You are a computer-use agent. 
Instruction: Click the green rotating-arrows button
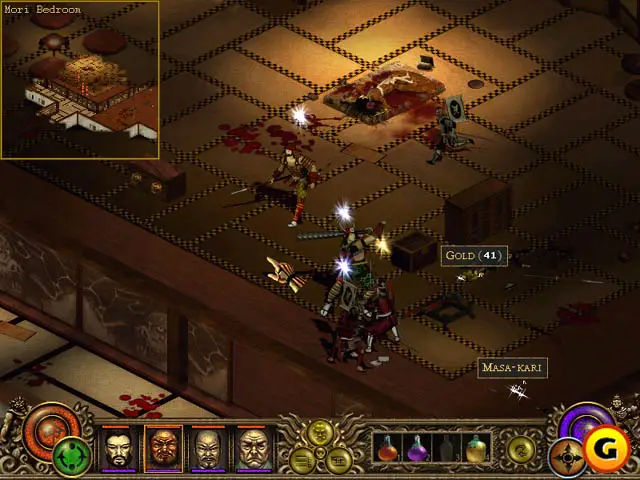(70, 456)
